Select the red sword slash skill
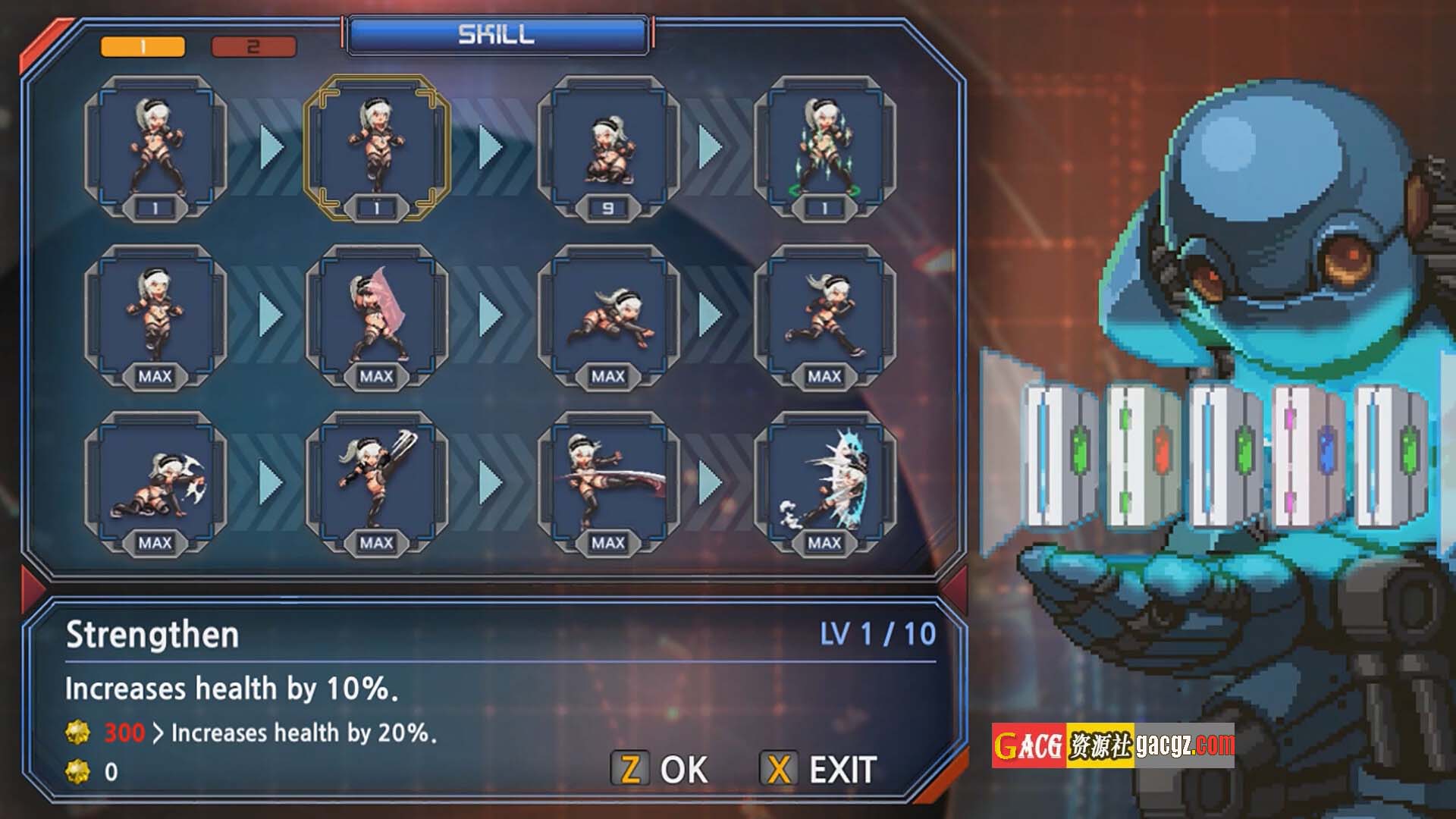Screen dimensions: 1456x819 coord(608,483)
